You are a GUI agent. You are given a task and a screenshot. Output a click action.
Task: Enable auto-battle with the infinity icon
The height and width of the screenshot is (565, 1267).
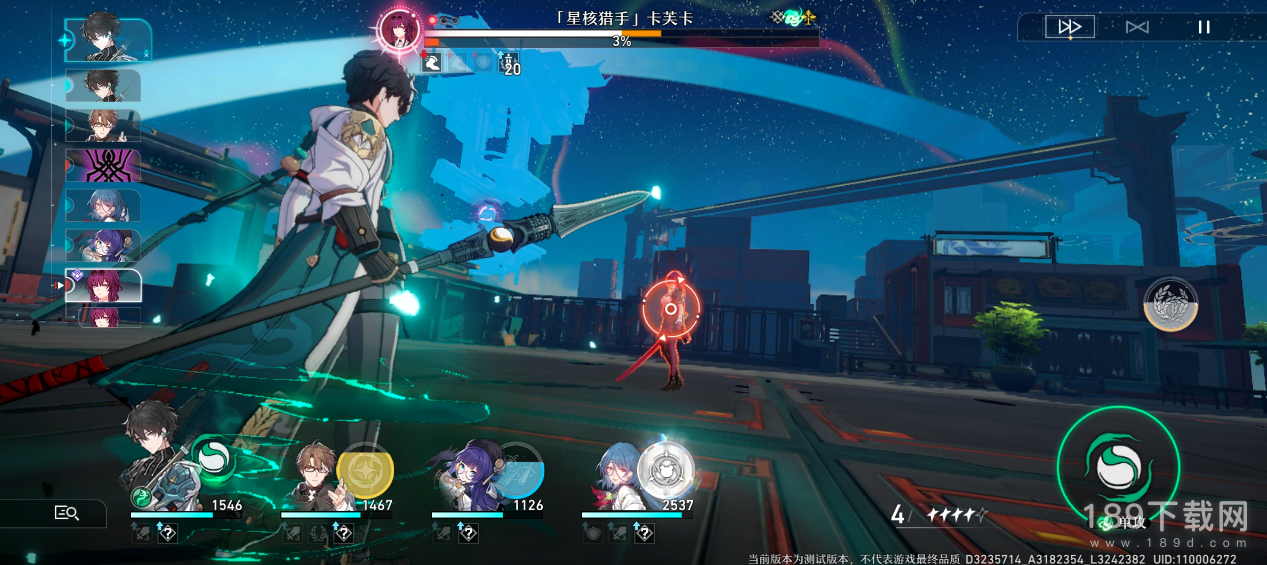pyautogui.click(x=1137, y=27)
